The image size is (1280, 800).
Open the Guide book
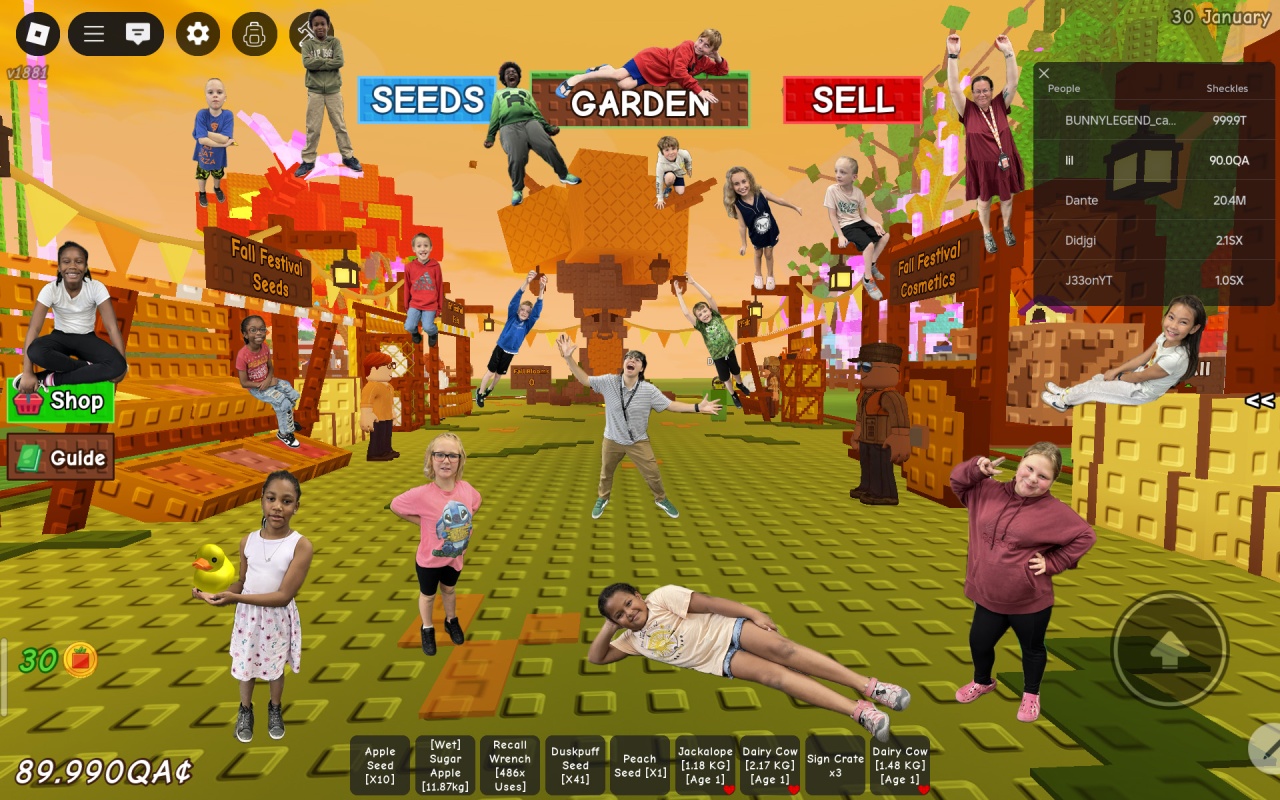61,458
